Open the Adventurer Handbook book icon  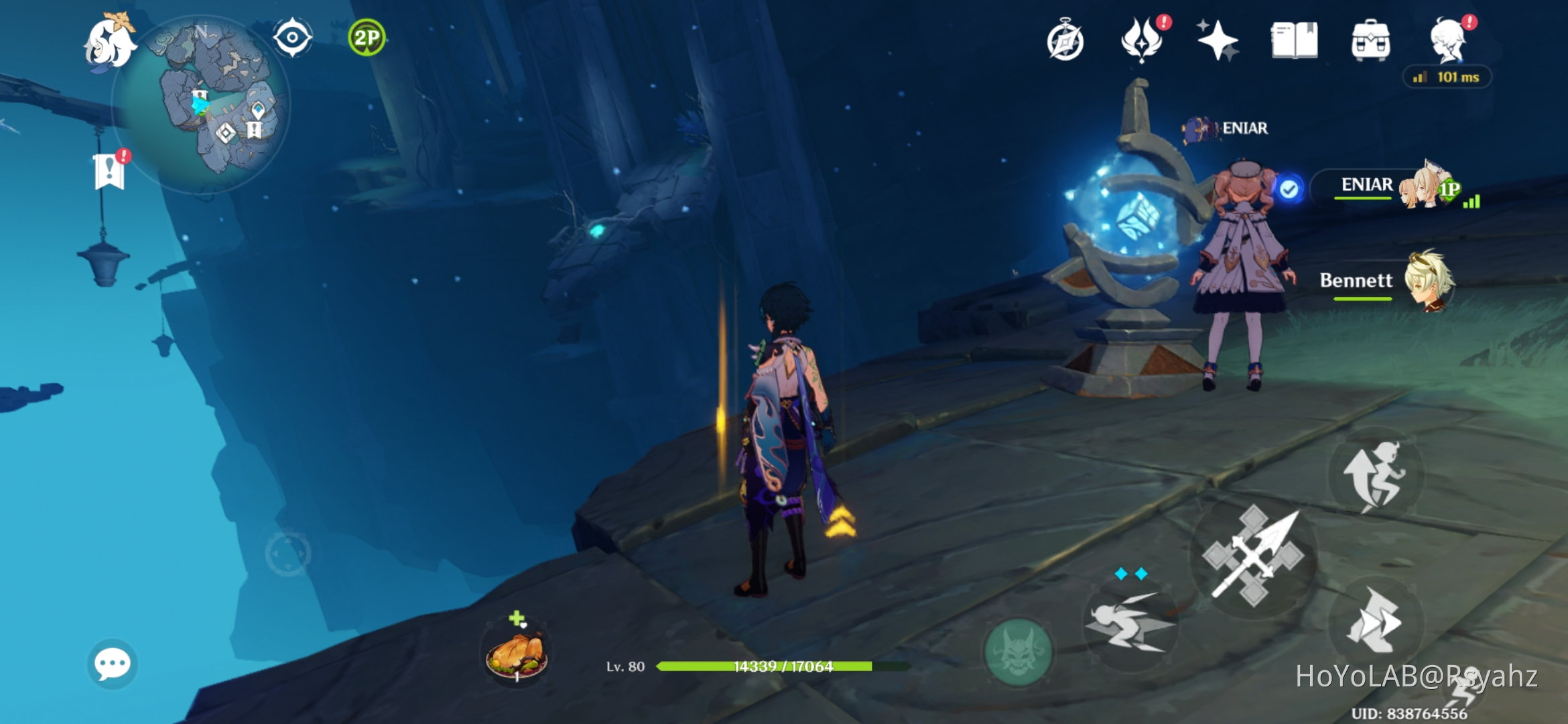point(1294,40)
